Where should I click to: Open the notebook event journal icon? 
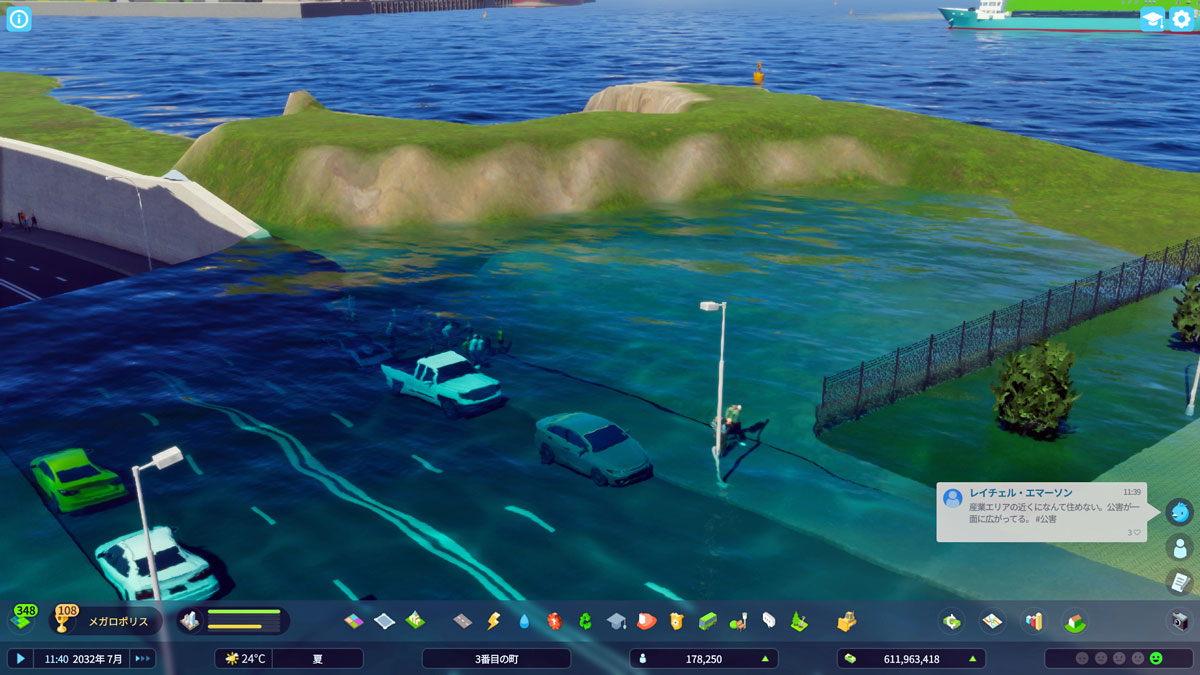[x=1180, y=581]
